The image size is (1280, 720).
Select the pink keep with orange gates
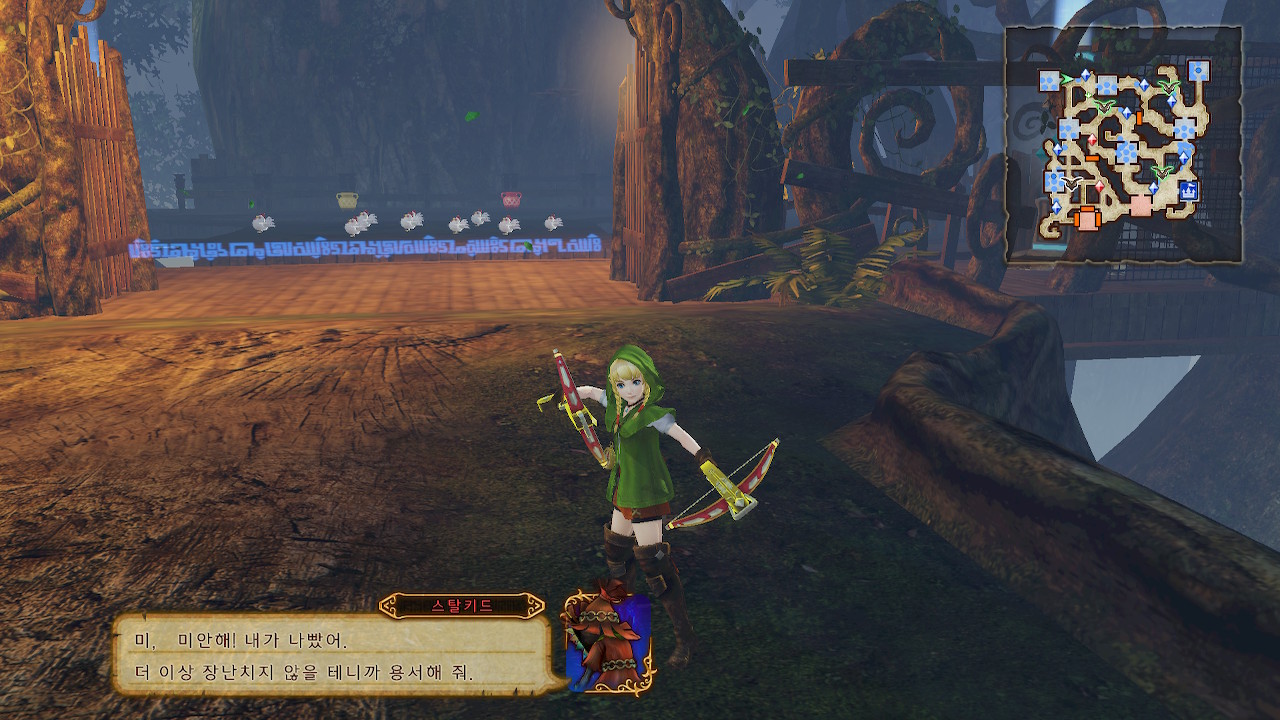pos(1087,216)
